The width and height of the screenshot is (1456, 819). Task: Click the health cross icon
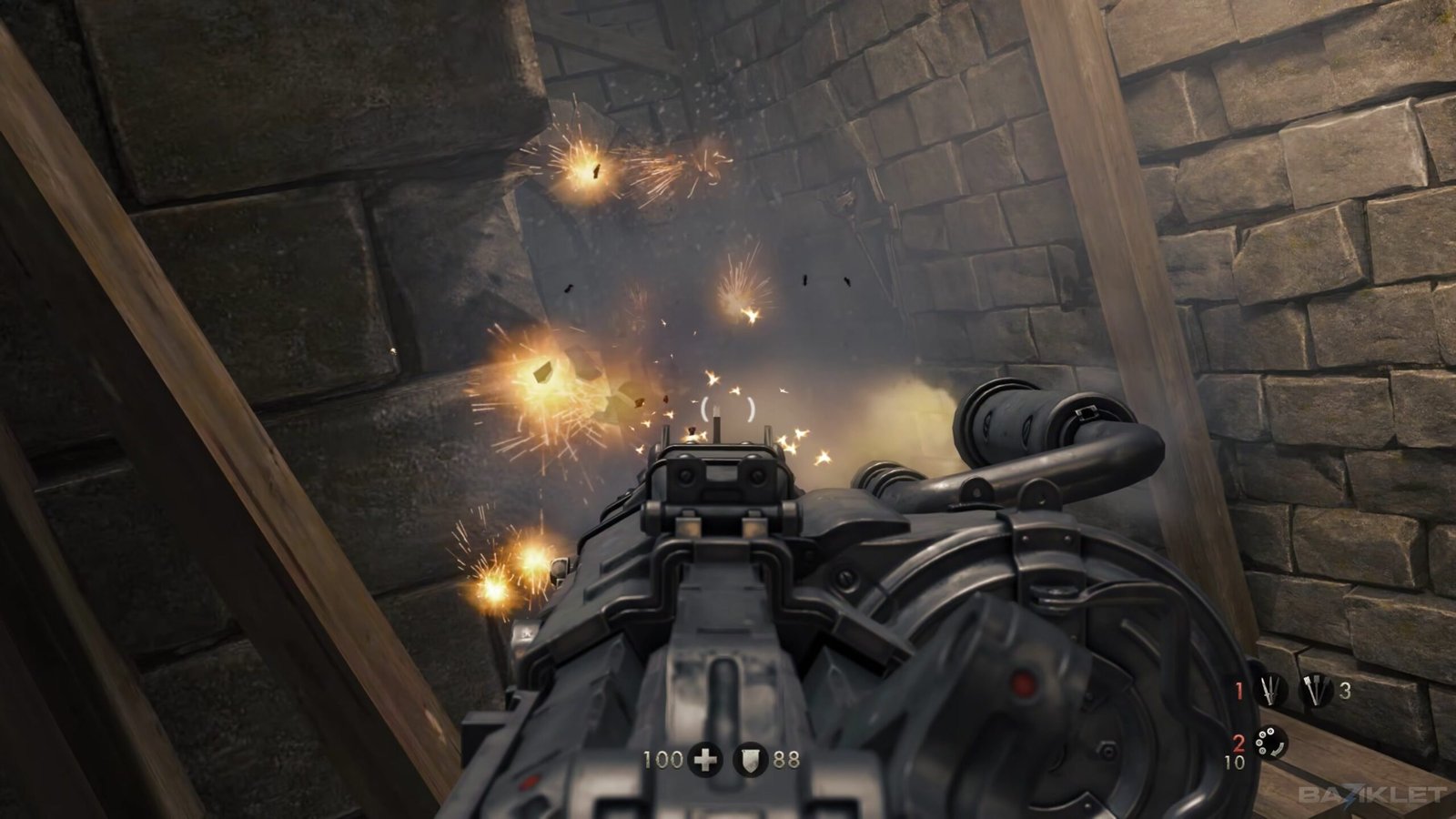pos(704,759)
